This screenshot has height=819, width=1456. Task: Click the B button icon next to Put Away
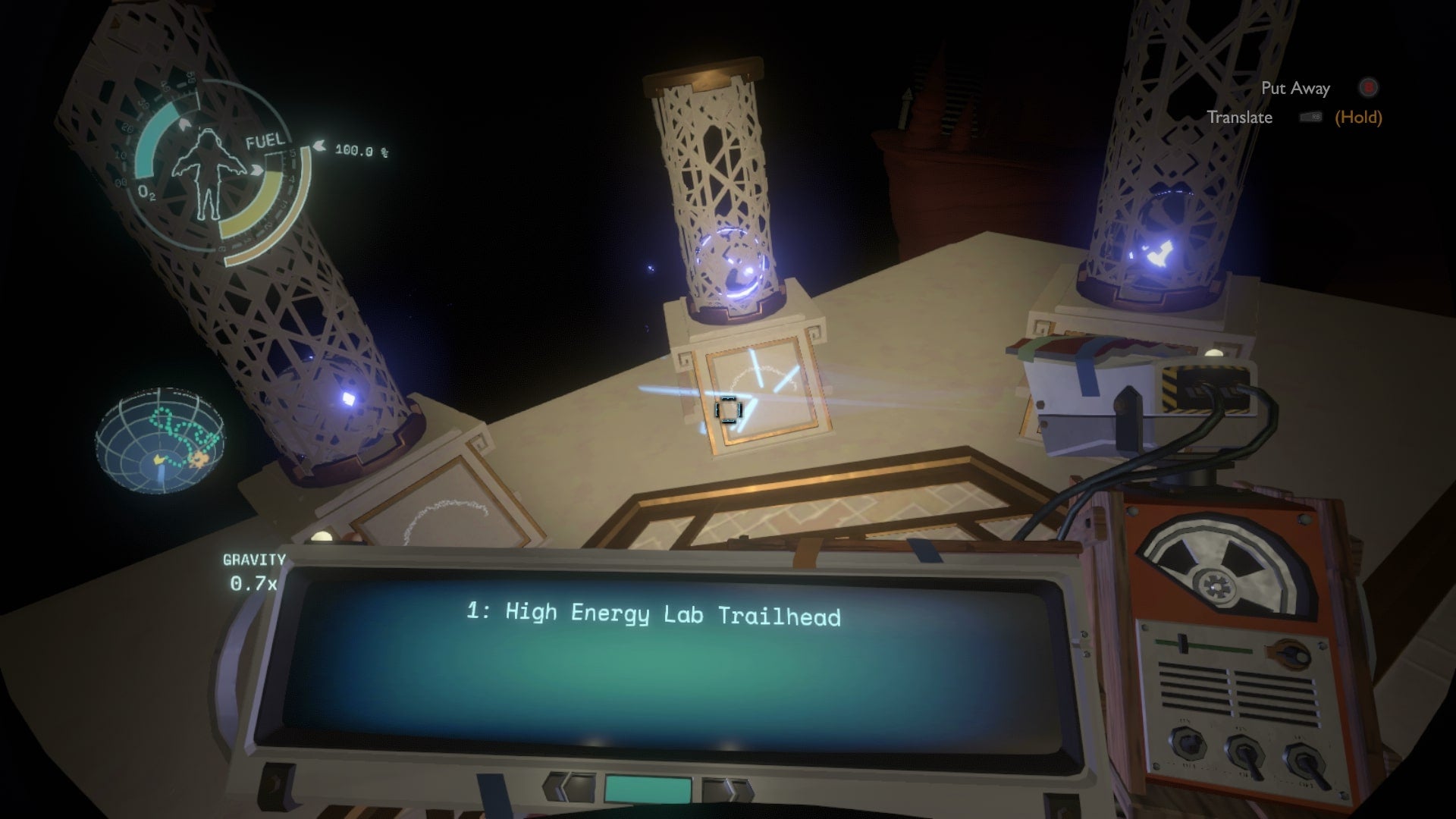click(1367, 88)
